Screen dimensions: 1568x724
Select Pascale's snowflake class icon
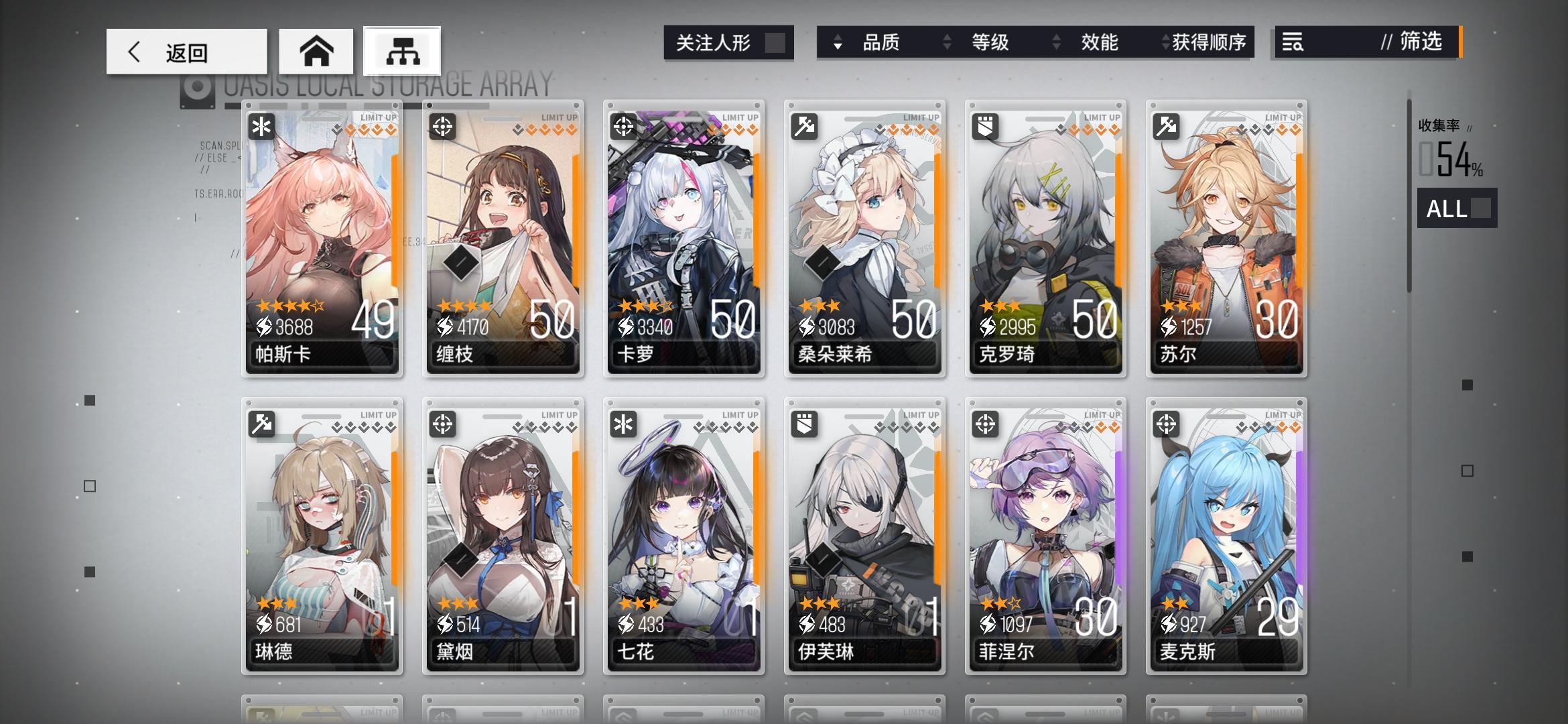click(x=260, y=125)
